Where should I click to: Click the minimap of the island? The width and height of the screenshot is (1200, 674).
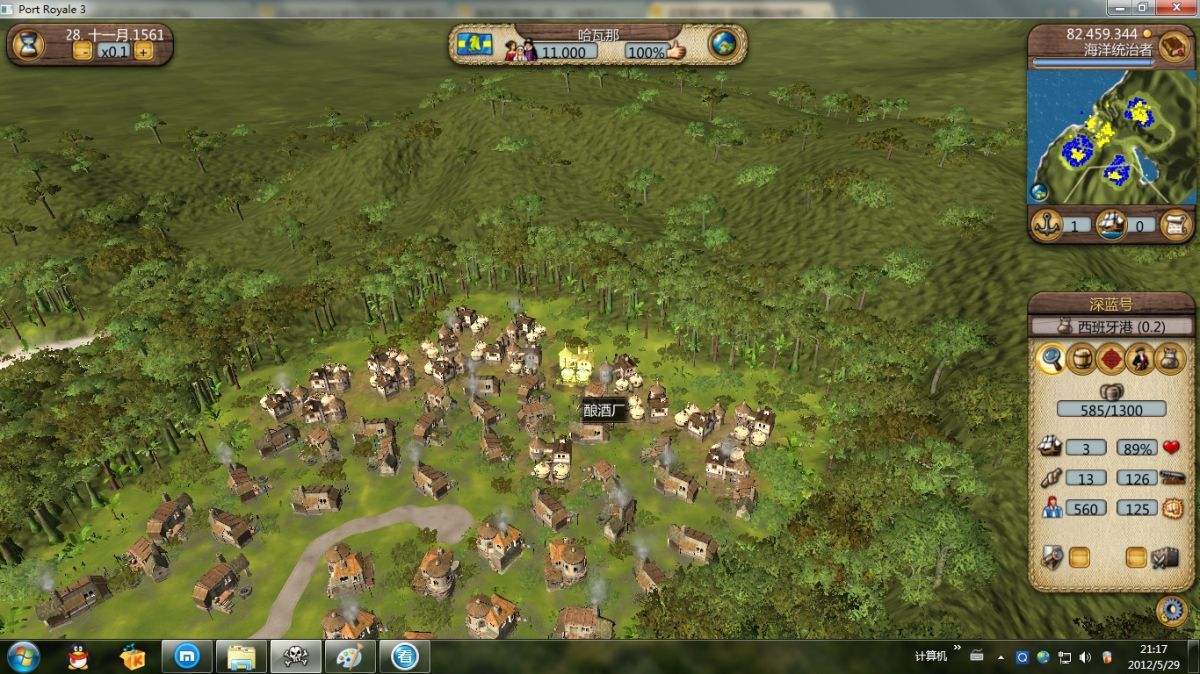point(1110,136)
